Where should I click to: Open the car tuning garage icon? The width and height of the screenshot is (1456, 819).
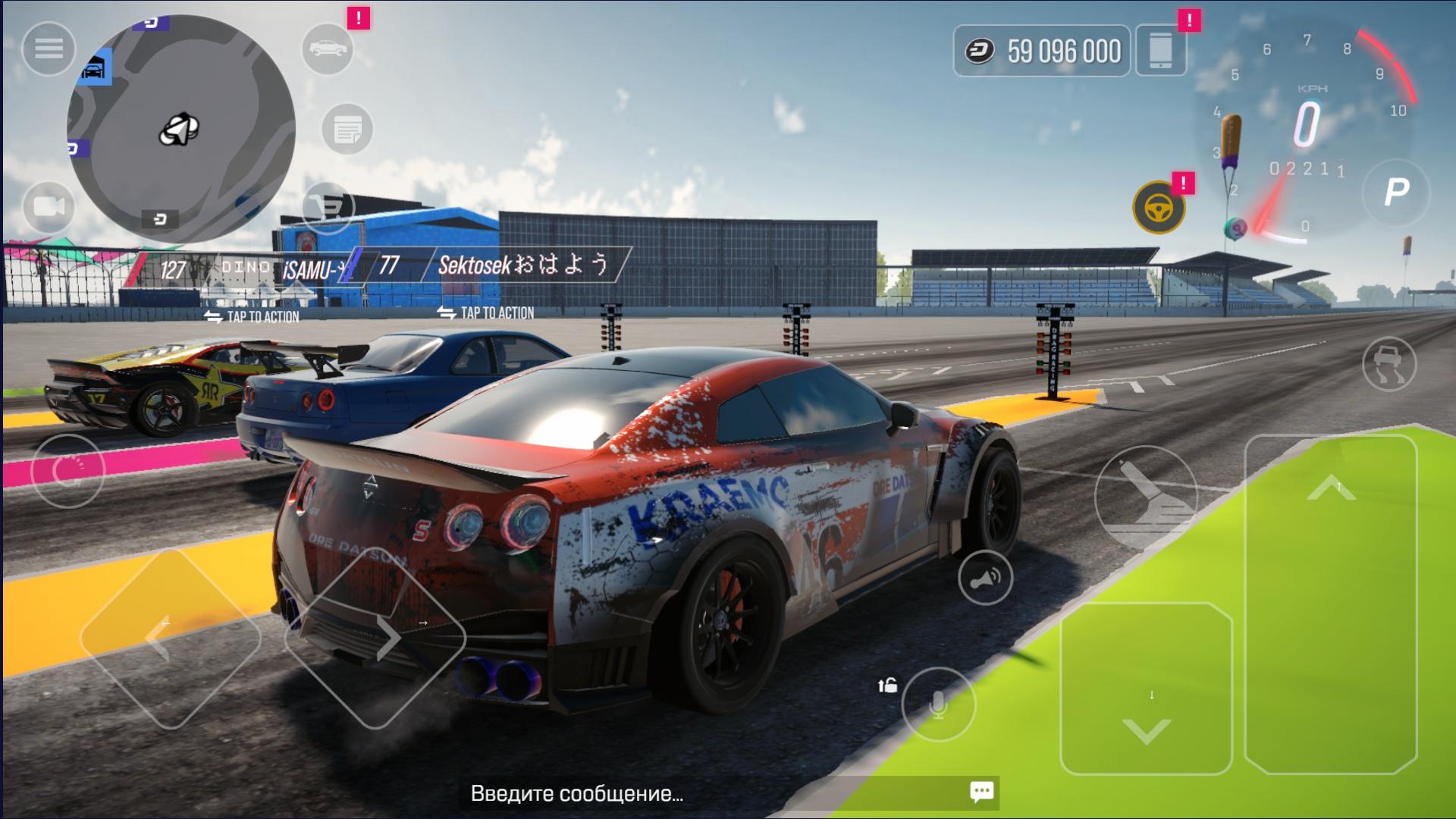tap(328, 48)
